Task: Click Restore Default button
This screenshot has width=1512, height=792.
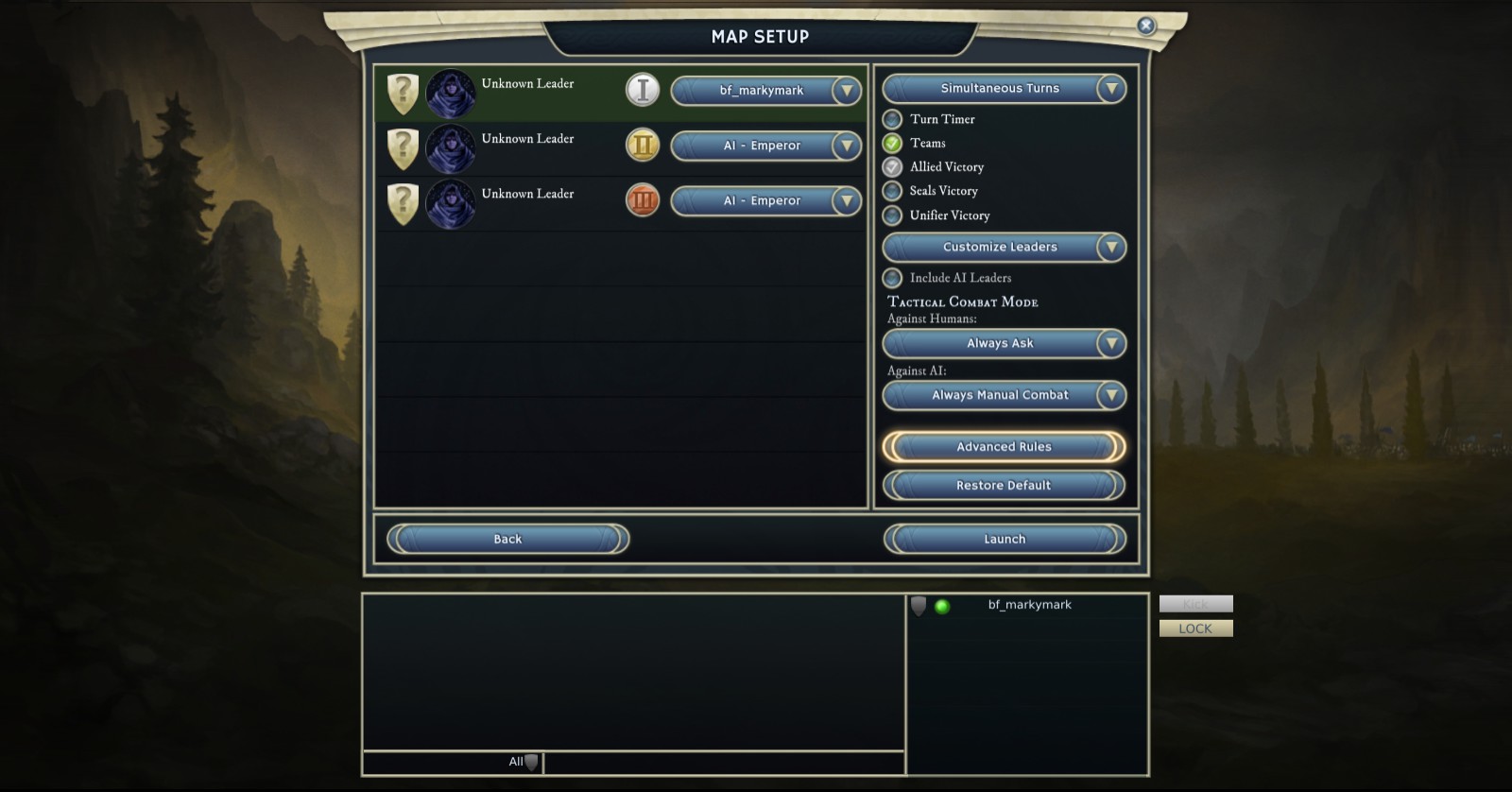Action: [x=1004, y=486]
